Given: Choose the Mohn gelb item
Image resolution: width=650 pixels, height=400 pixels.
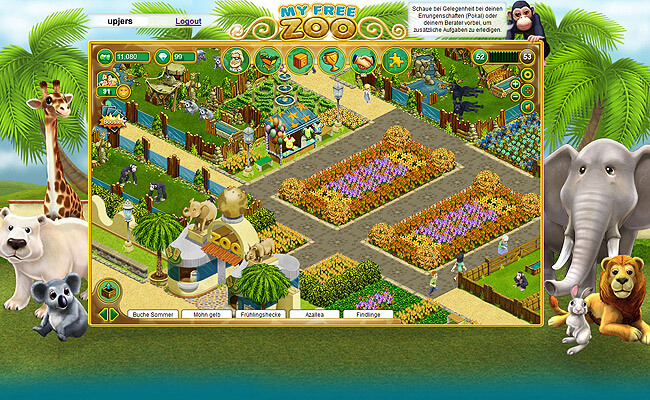Looking at the screenshot, I should [x=206, y=314].
